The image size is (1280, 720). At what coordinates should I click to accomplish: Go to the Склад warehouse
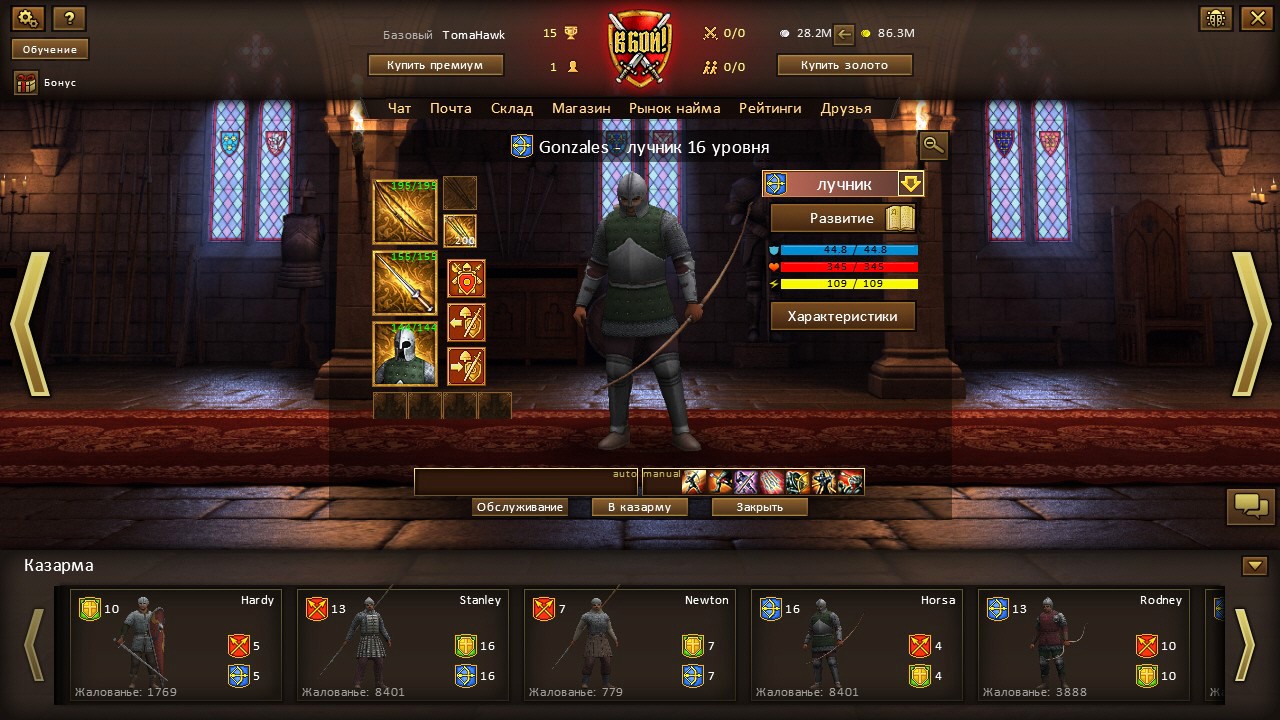(512, 108)
